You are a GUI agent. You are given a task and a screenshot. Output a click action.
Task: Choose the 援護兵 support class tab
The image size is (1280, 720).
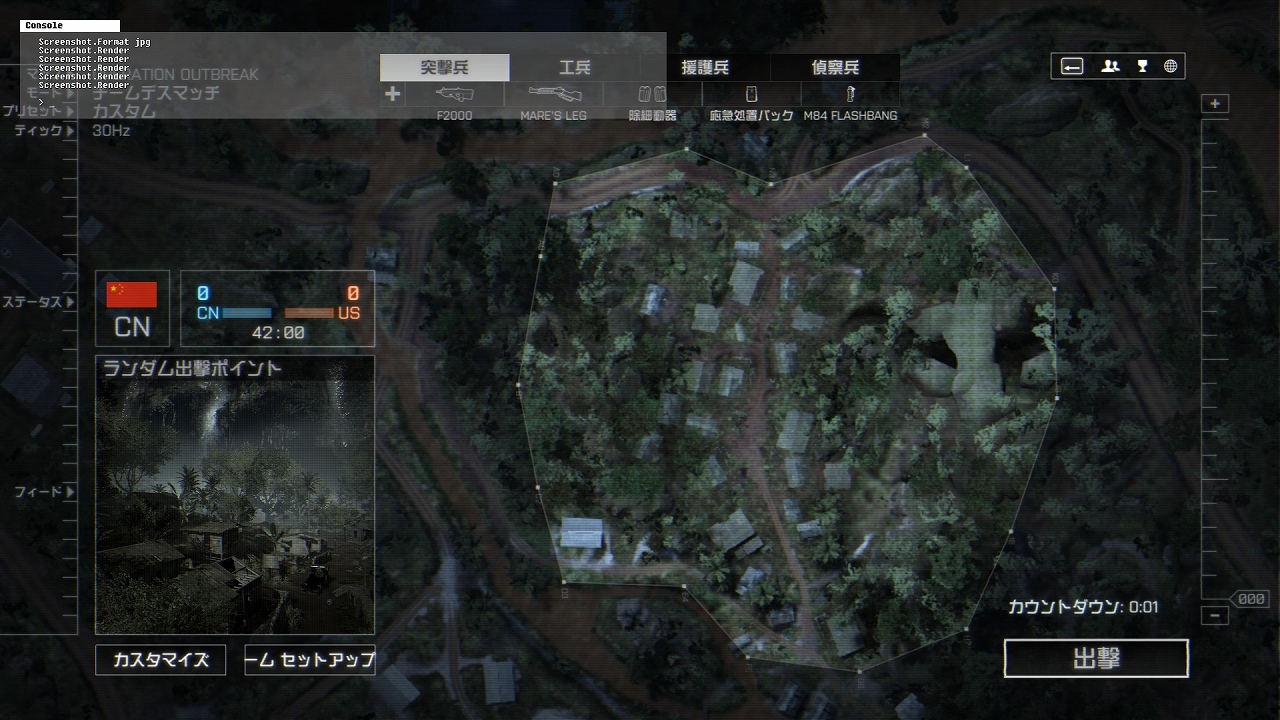(705, 68)
